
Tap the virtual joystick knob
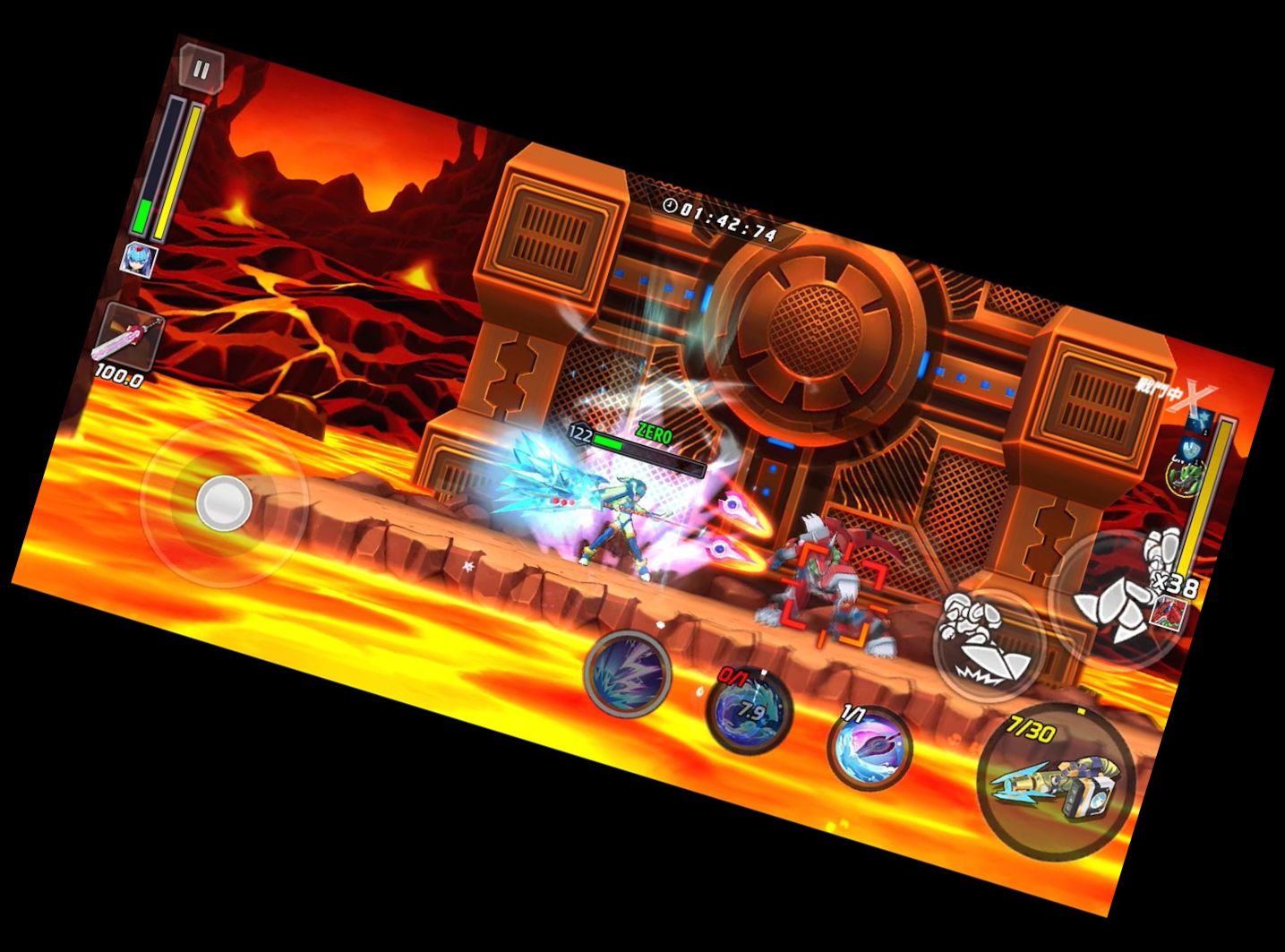coord(224,502)
